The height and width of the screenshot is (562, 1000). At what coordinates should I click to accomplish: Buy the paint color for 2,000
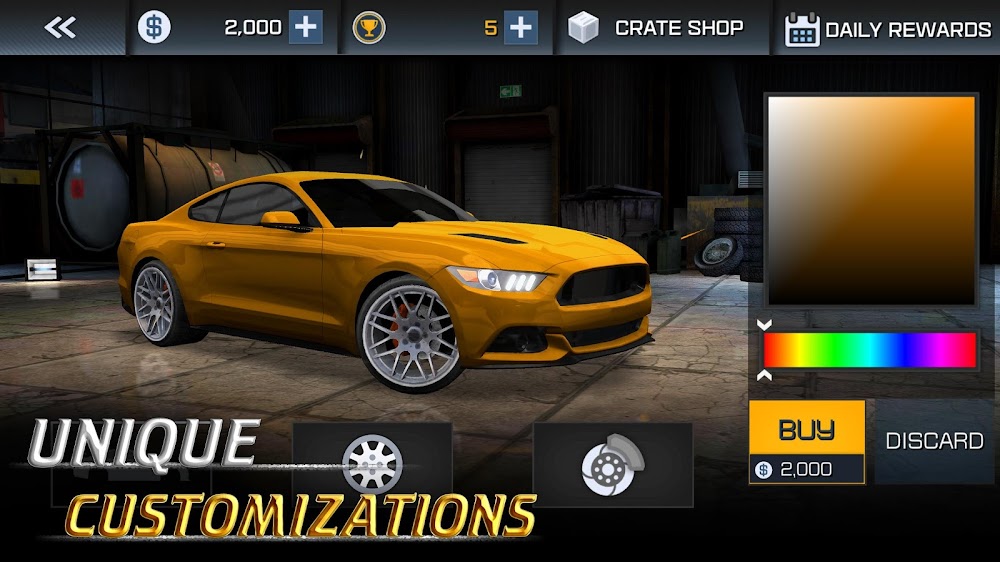[x=807, y=442]
